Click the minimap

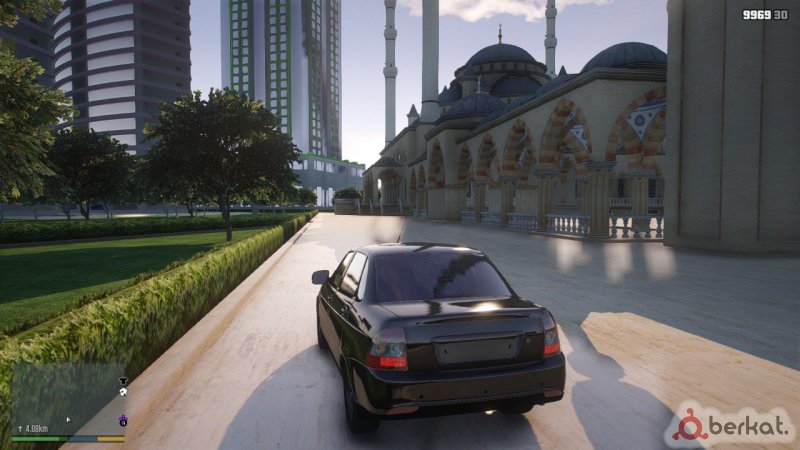[x=66, y=398]
